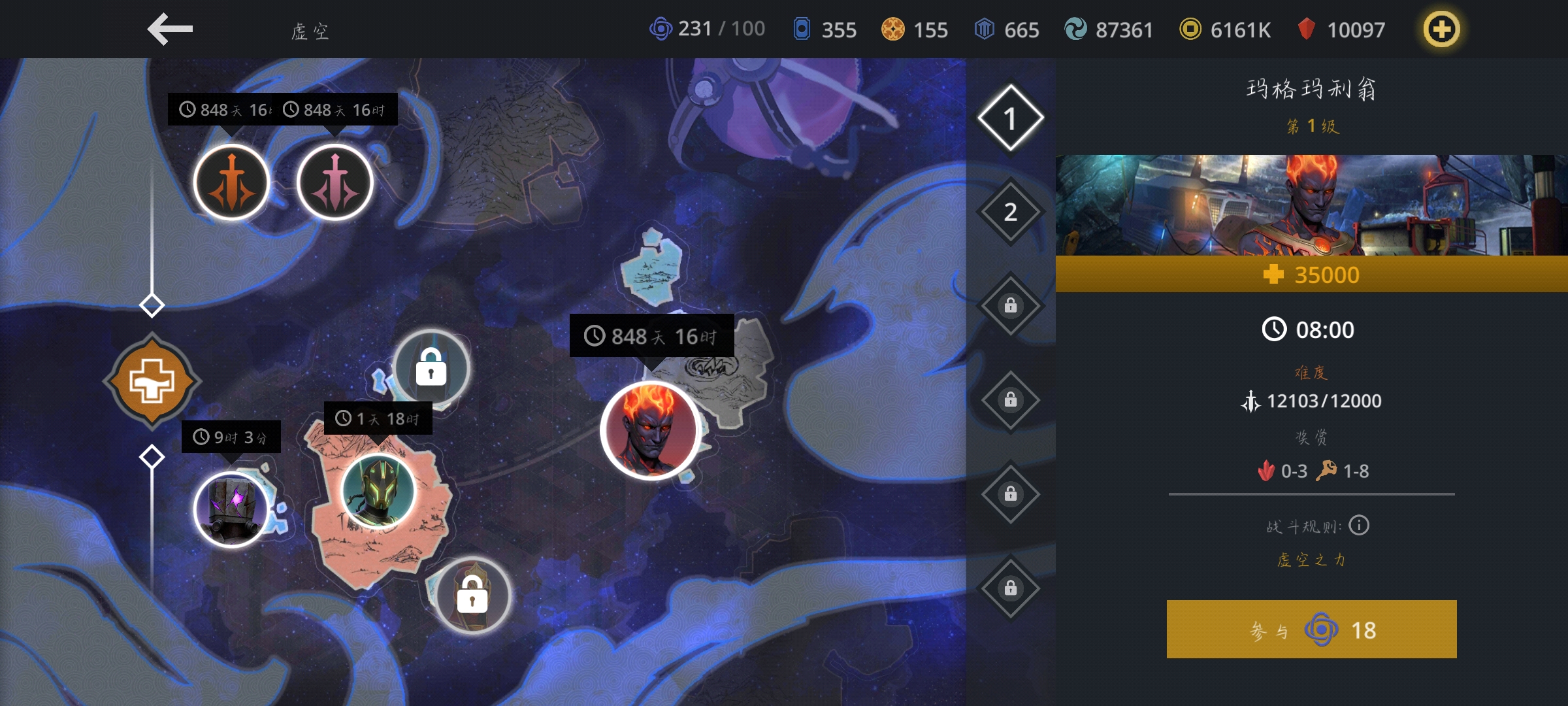Tap the 231/100 void energy counter
Image resolution: width=1568 pixels, height=706 pixels.
pyautogui.click(x=707, y=29)
